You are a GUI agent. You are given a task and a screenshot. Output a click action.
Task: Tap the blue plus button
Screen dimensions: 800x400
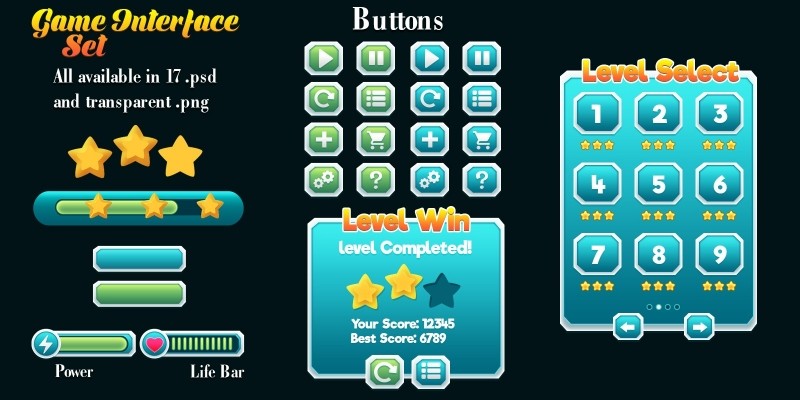point(429,139)
